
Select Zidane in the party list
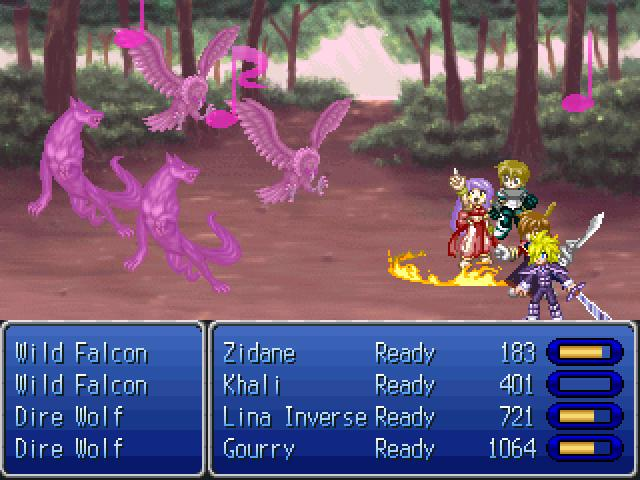click(259, 353)
